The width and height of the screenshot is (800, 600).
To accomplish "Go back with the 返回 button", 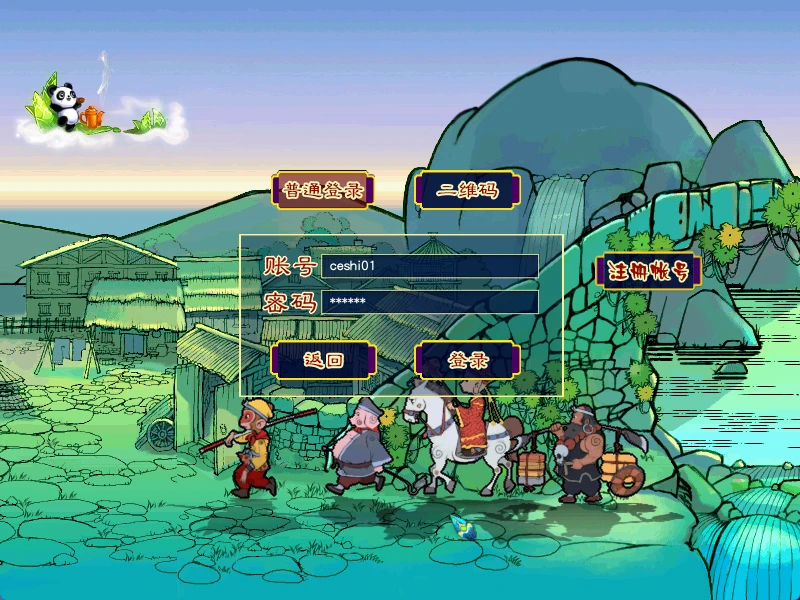I will 323,360.
